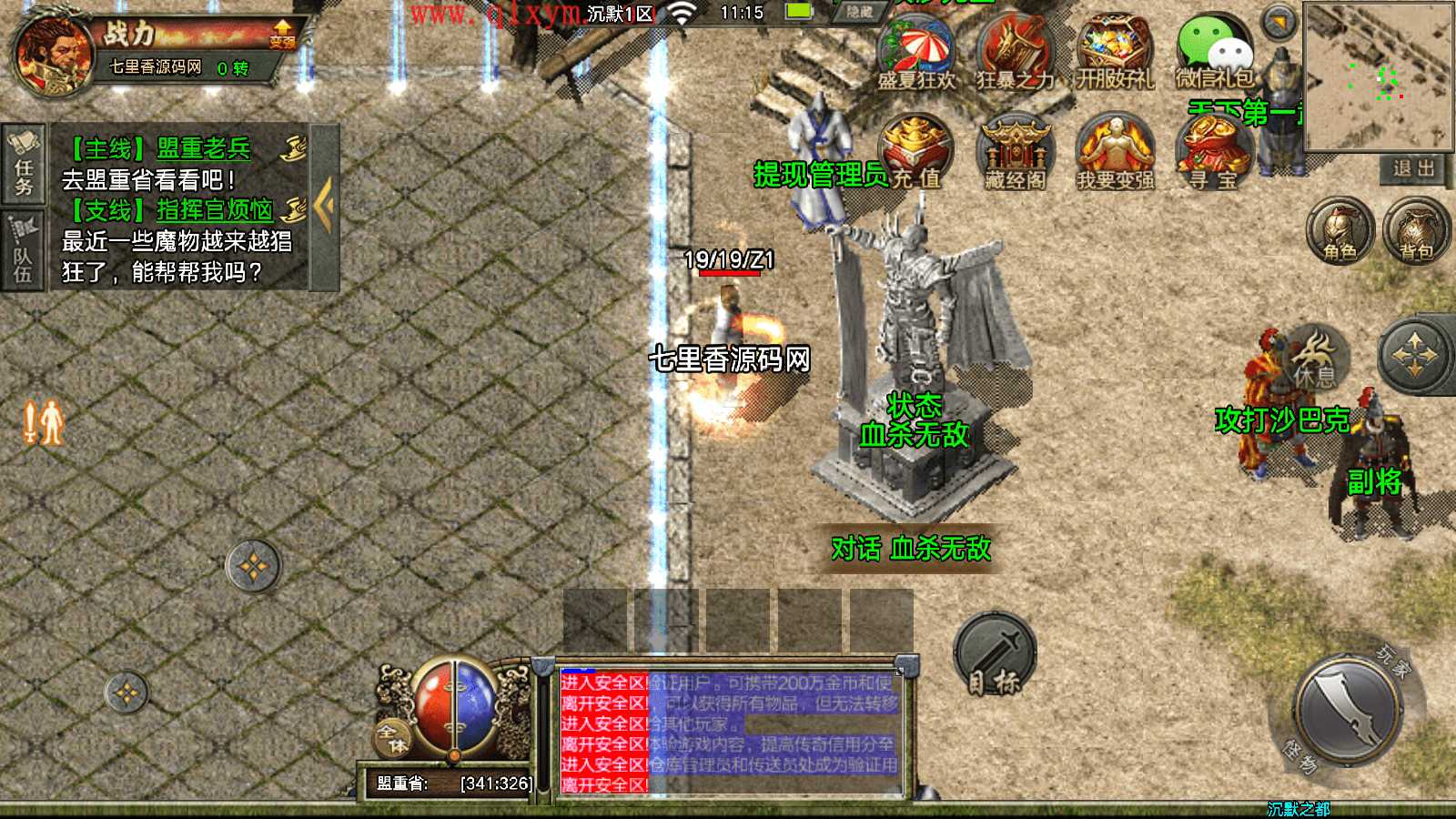Use the main sword attack button
This screenshot has height=819, width=1456.
coord(1348,708)
